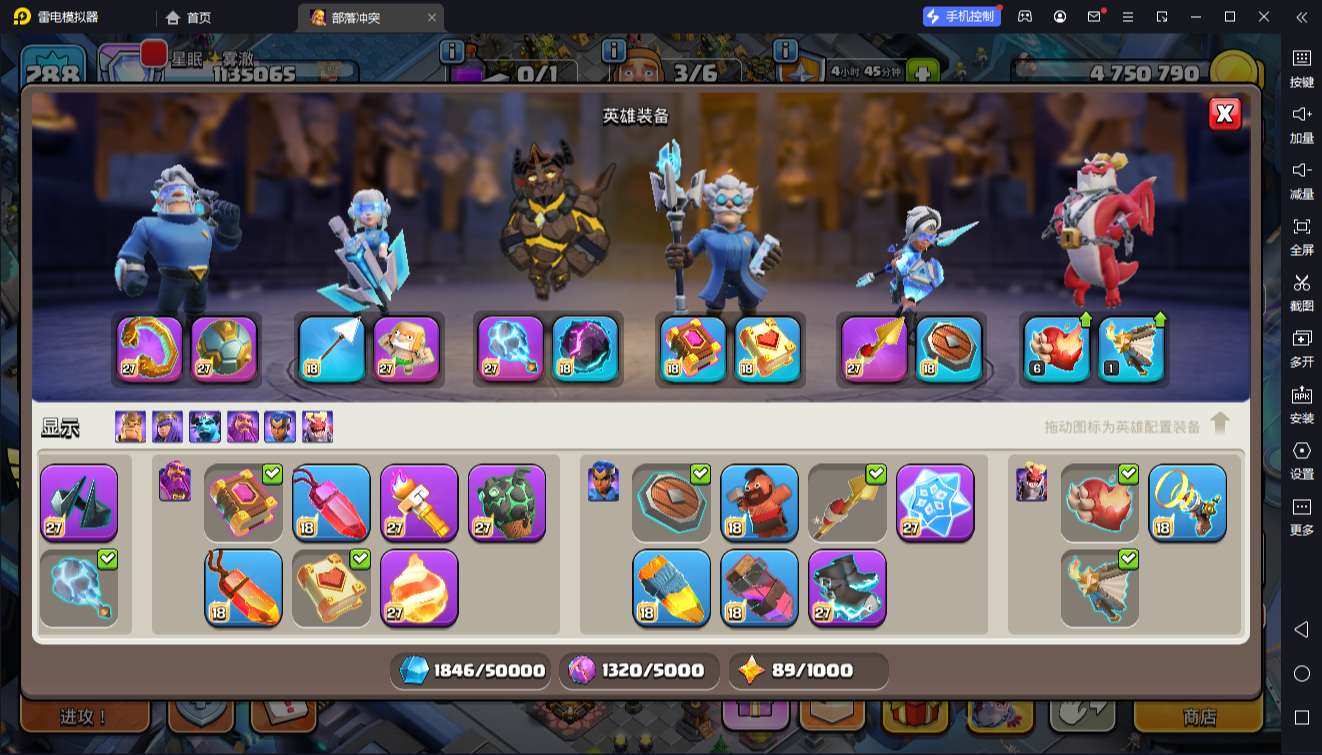Screen dimensions: 1322x755
Task: Choose the Hog Rider Puppet item
Action: click(759, 502)
